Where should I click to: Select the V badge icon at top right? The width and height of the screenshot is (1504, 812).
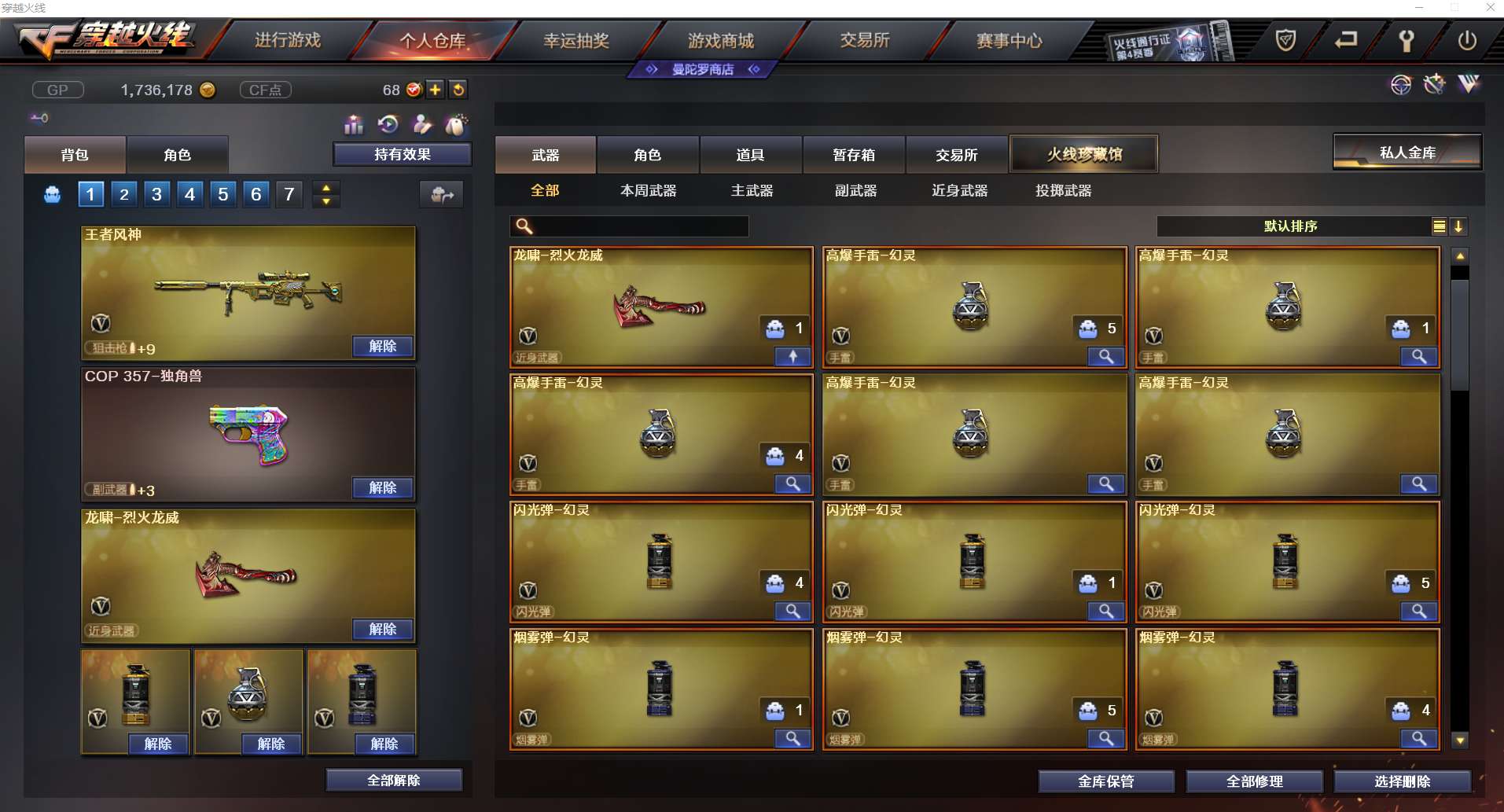1469,85
